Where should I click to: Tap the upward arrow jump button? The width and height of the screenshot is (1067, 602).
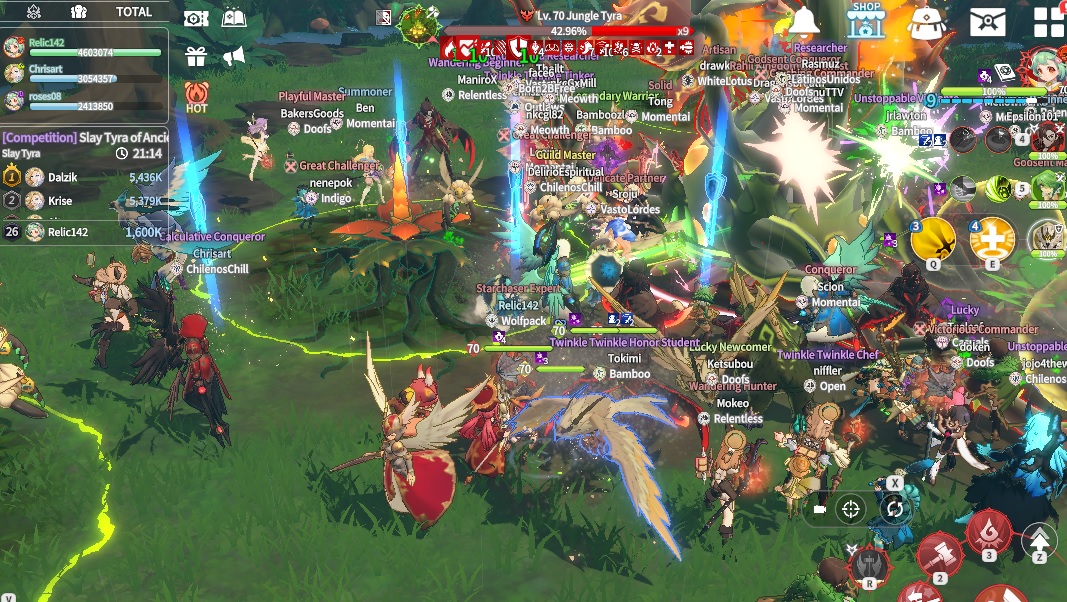coord(1039,541)
